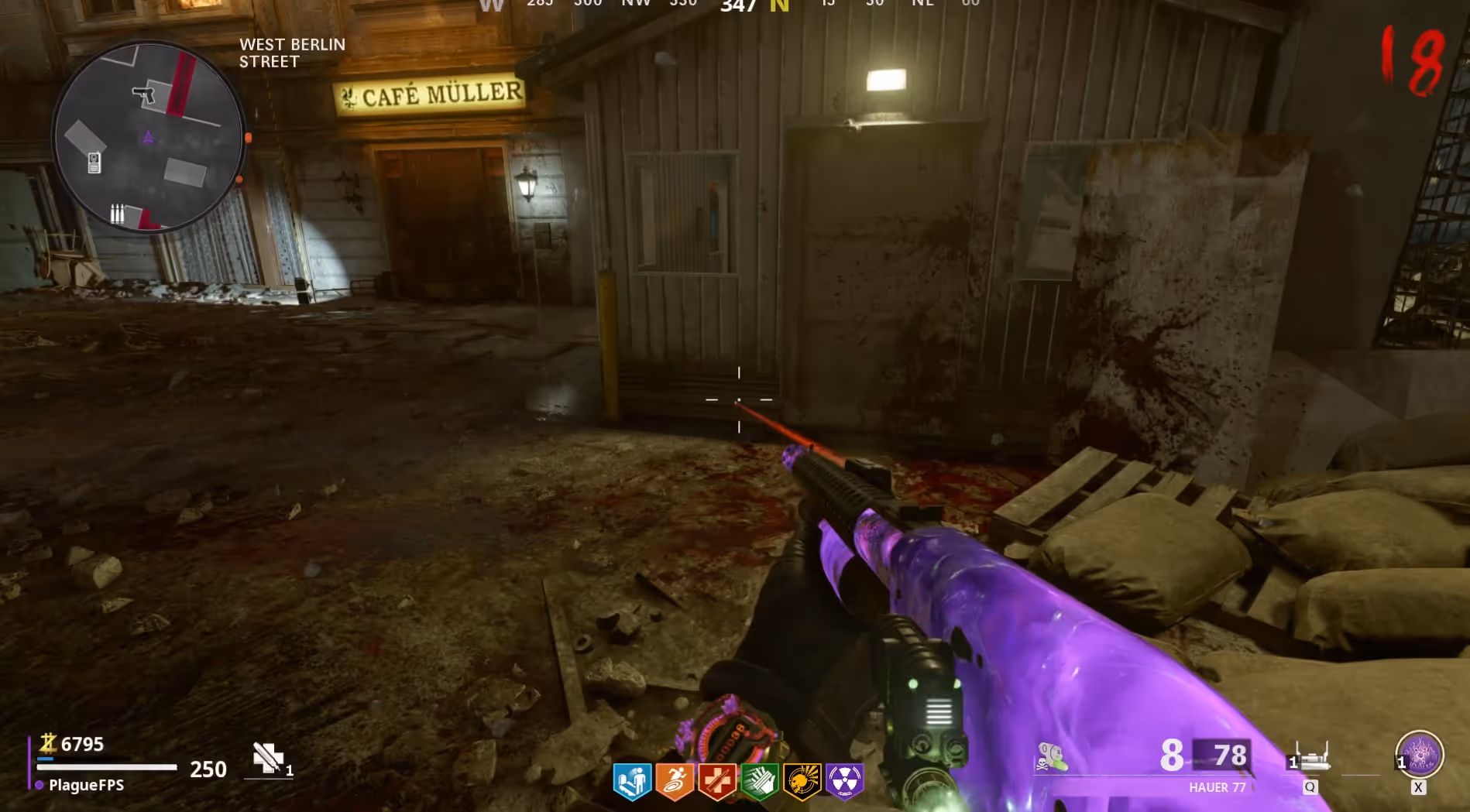Click the circular minimap

(149, 137)
